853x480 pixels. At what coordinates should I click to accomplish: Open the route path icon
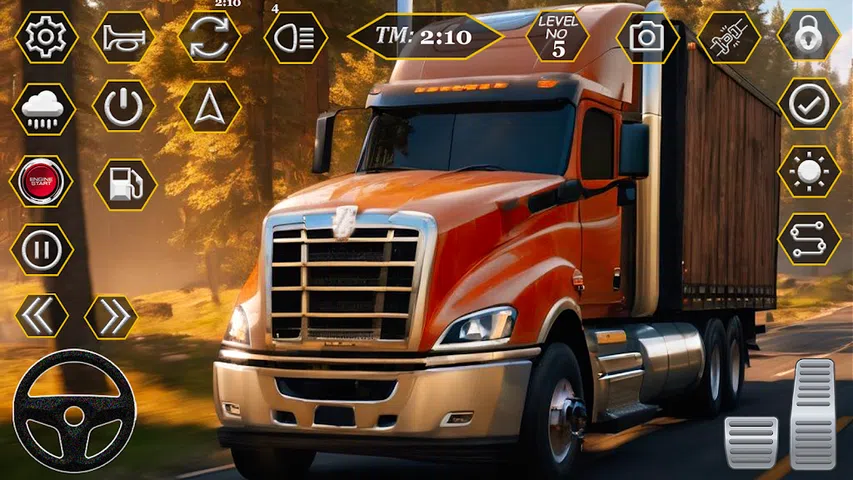coord(809,239)
